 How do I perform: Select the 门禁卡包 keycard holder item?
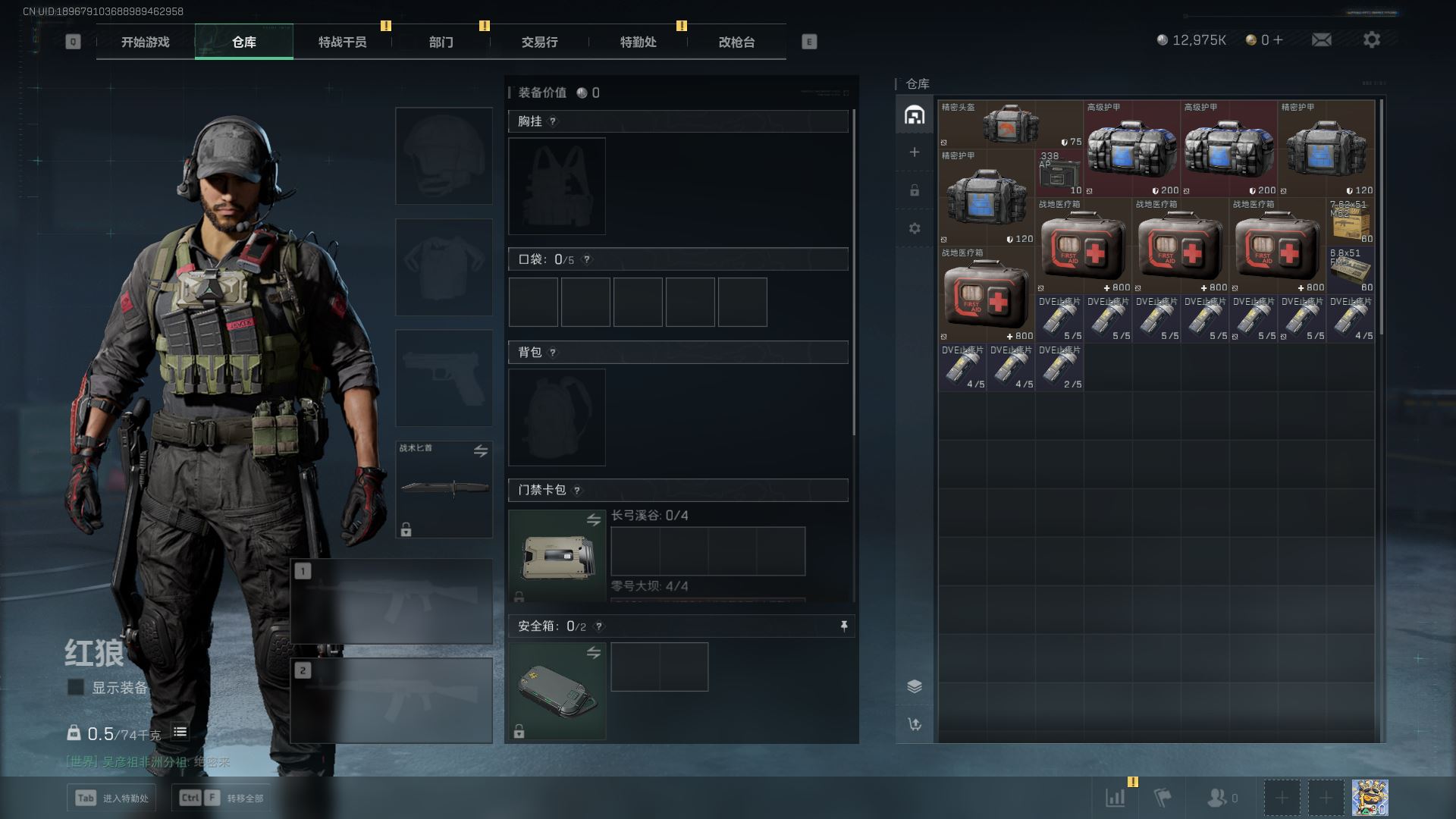pyautogui.click(x=557, y=557)
